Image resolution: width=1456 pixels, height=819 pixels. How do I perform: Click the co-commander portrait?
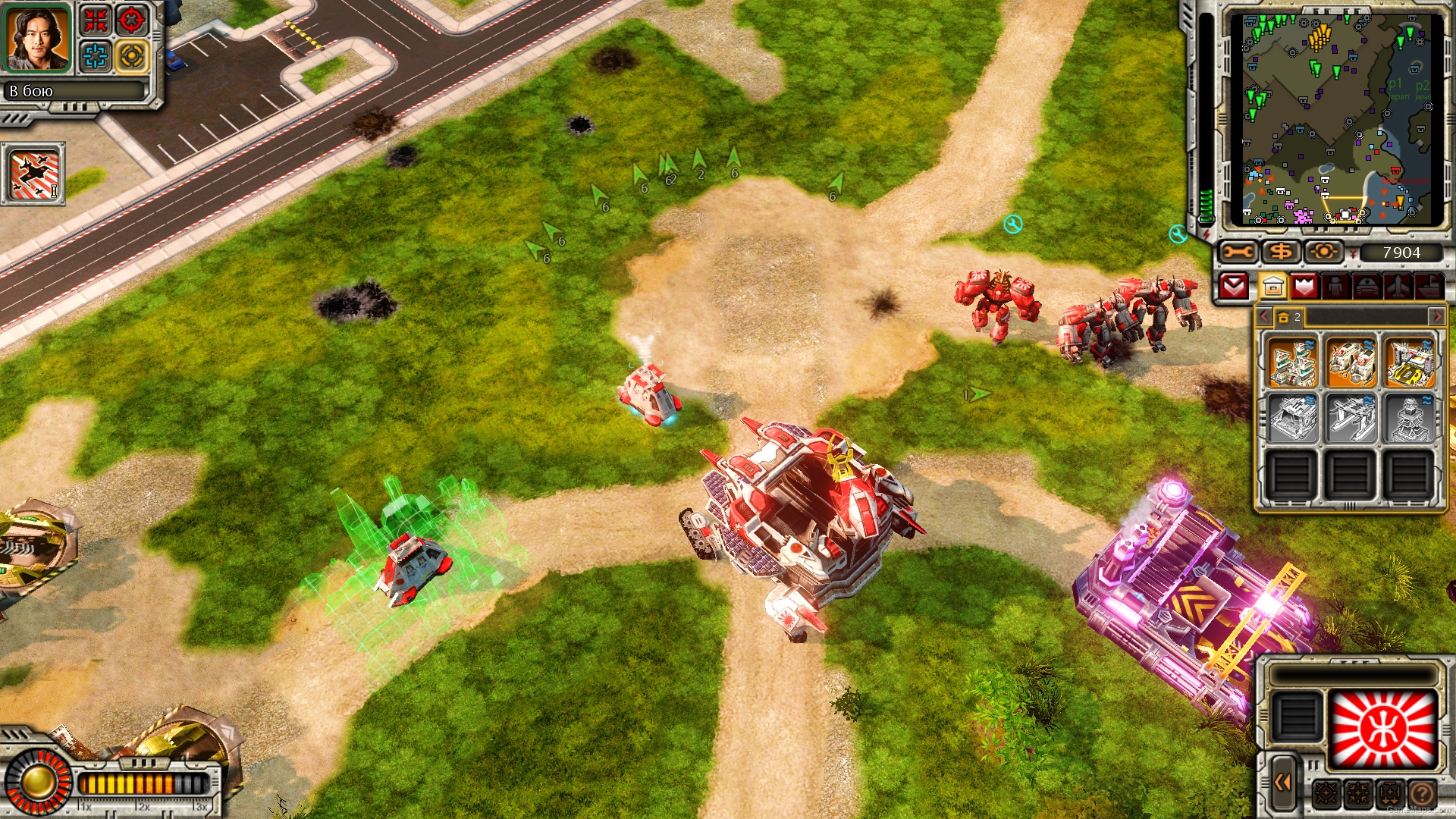37,38
